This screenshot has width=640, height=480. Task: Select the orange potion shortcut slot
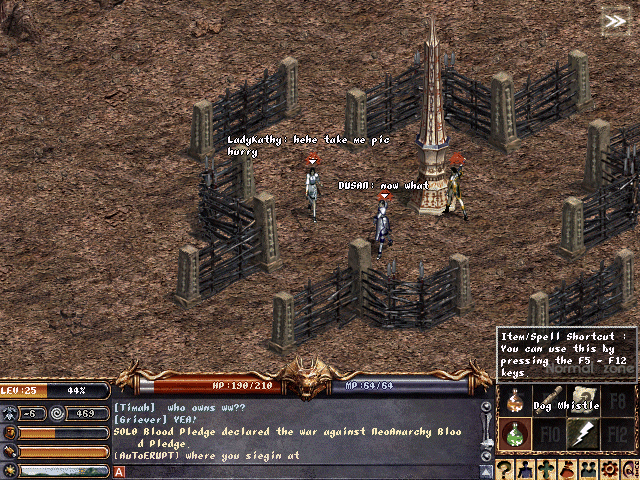click(514, 402)
